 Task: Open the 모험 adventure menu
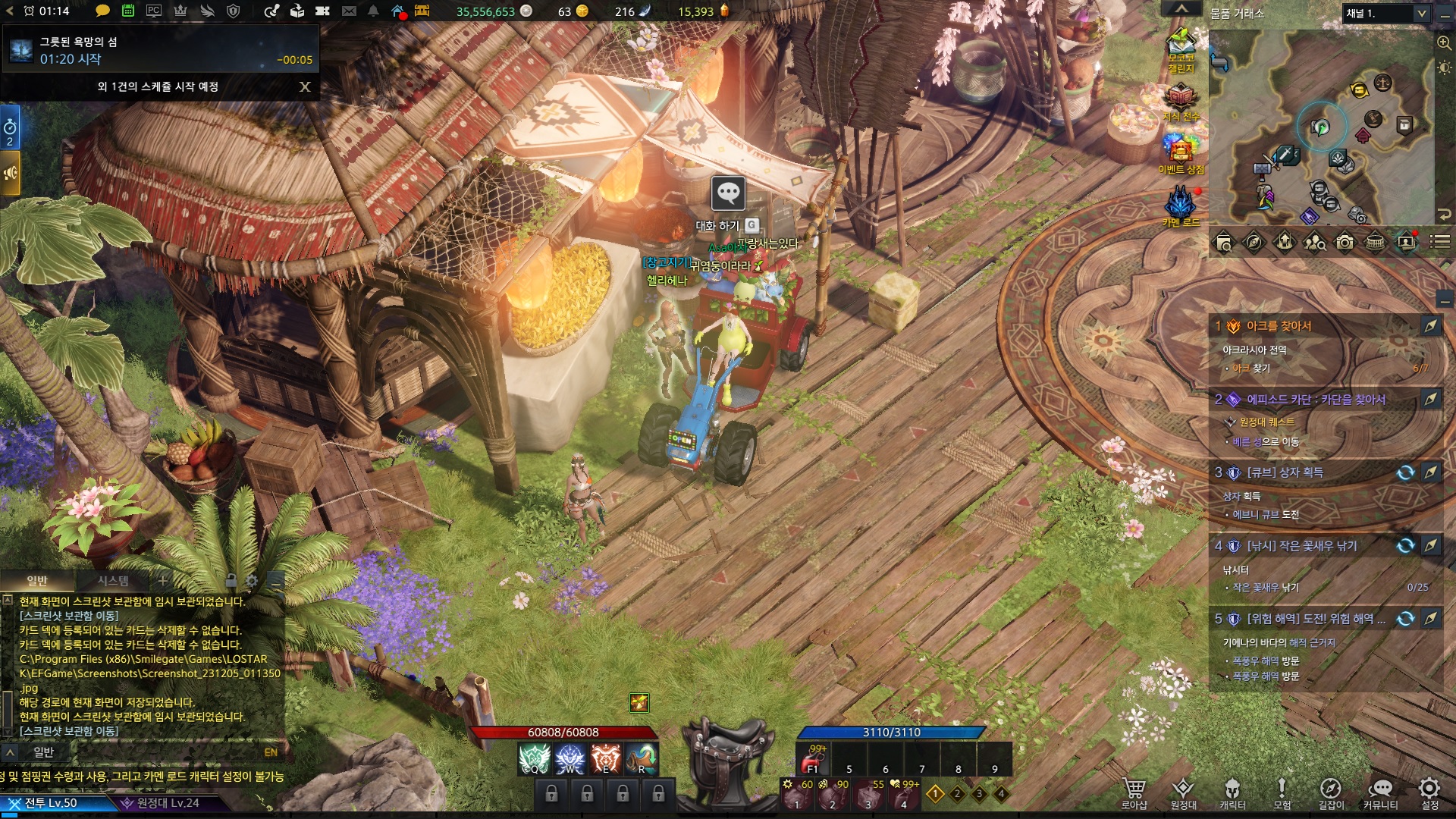click(x=1282, y=792)
